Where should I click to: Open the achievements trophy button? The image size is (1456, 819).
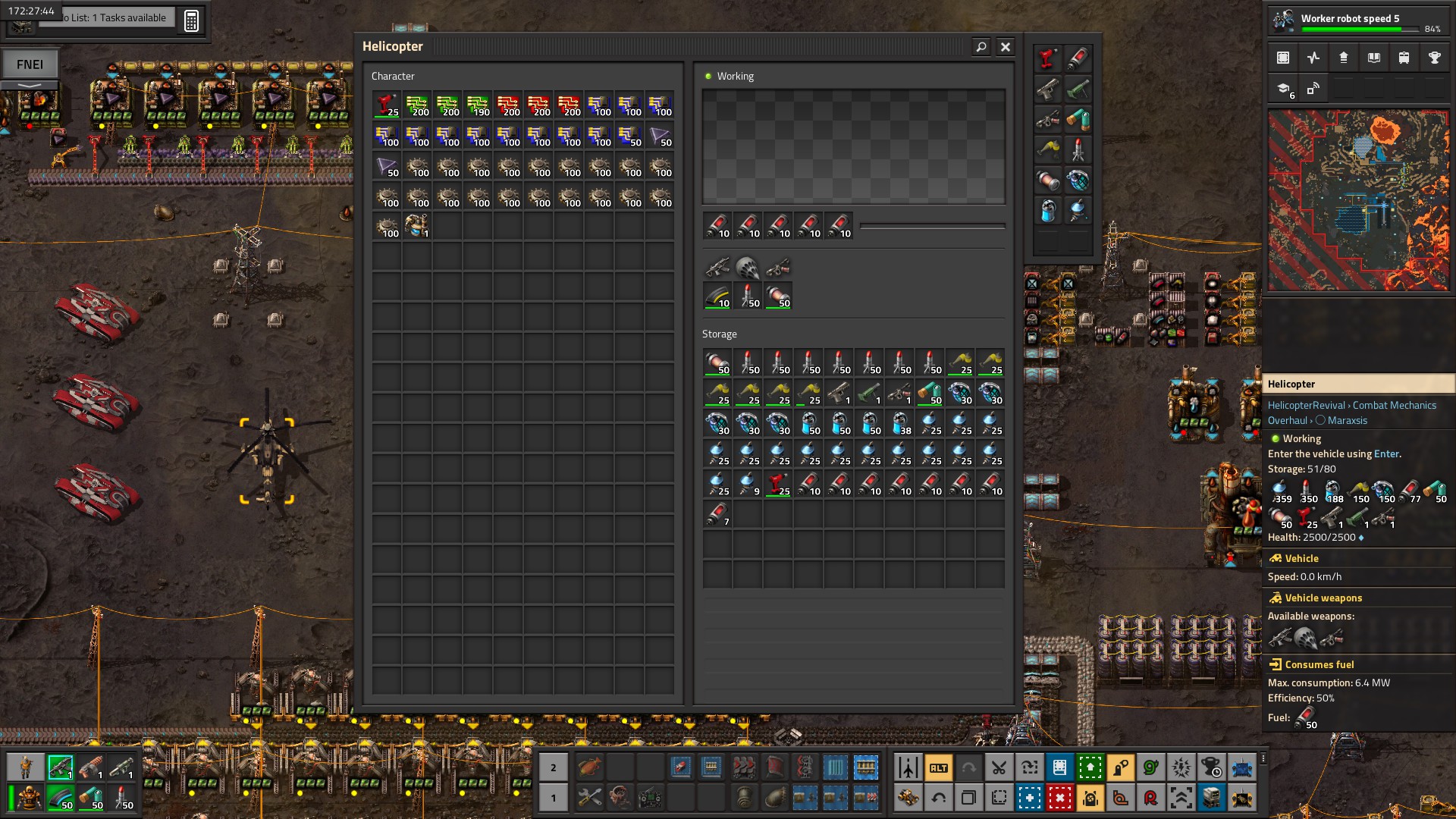pos(1434,58)
